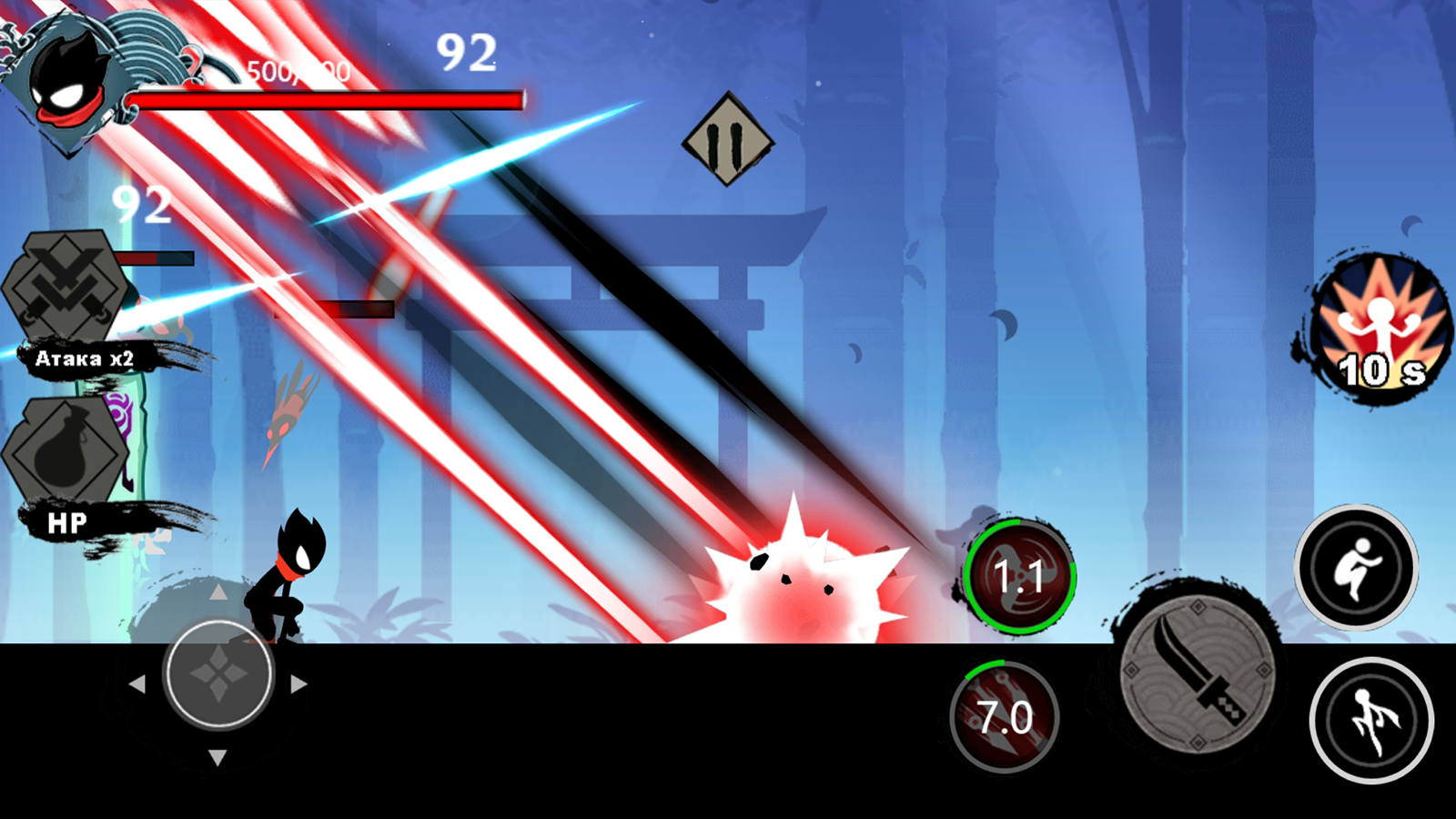Tap the HP text label
Viewport: 1456px width, 819px height.
[x=66, y=521]
